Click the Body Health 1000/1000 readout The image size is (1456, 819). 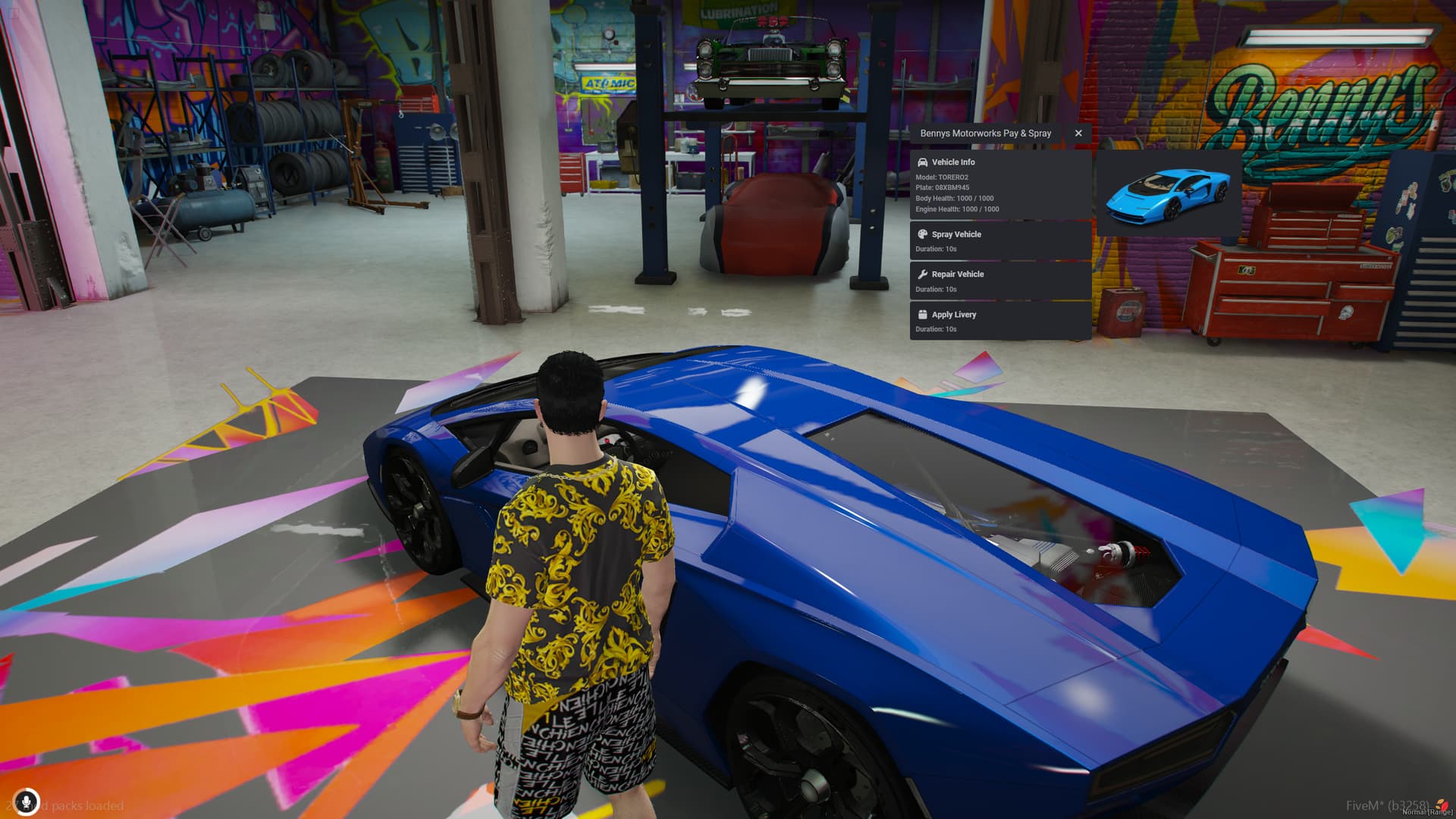[955, 198]
